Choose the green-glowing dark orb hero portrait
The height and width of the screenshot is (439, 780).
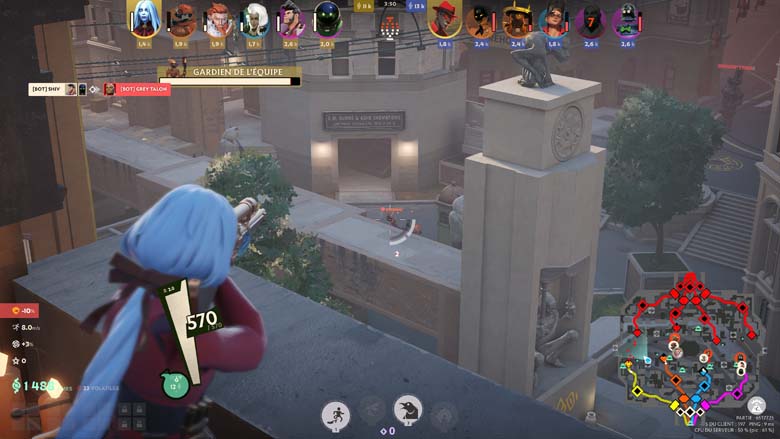pos(327,18)
